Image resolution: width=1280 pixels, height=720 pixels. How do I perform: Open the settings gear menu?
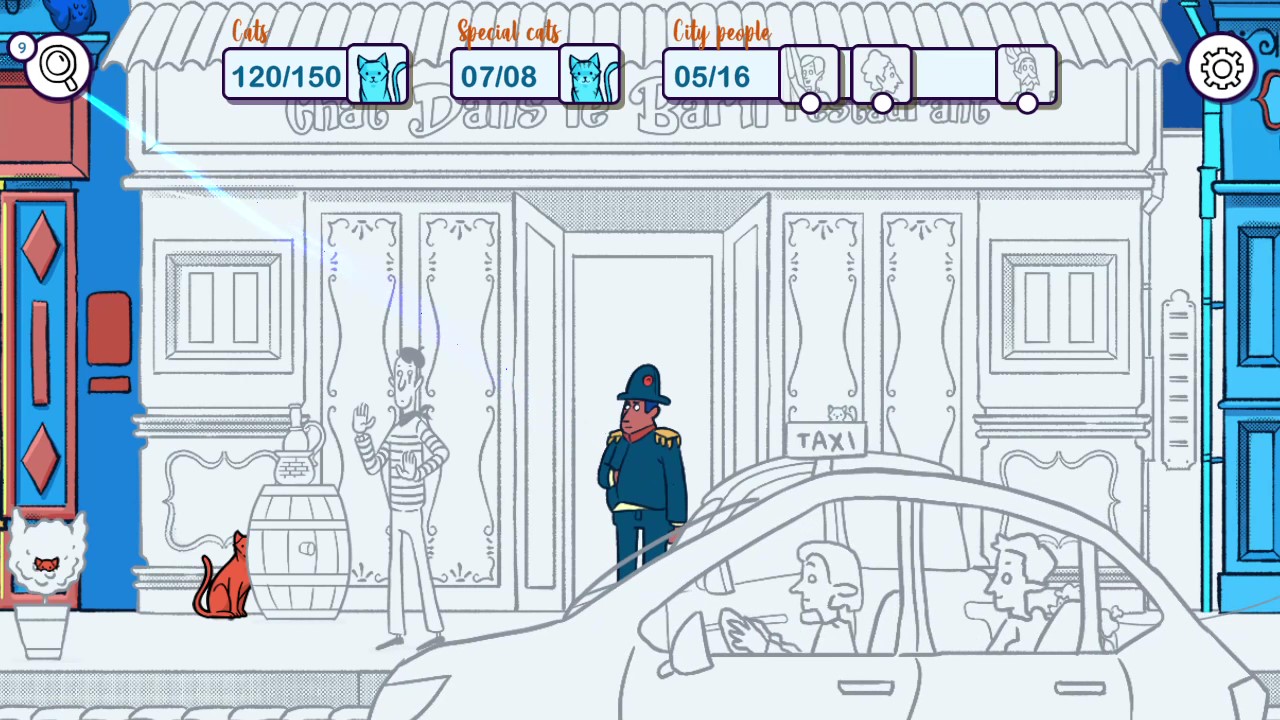tap(1220, 67)
